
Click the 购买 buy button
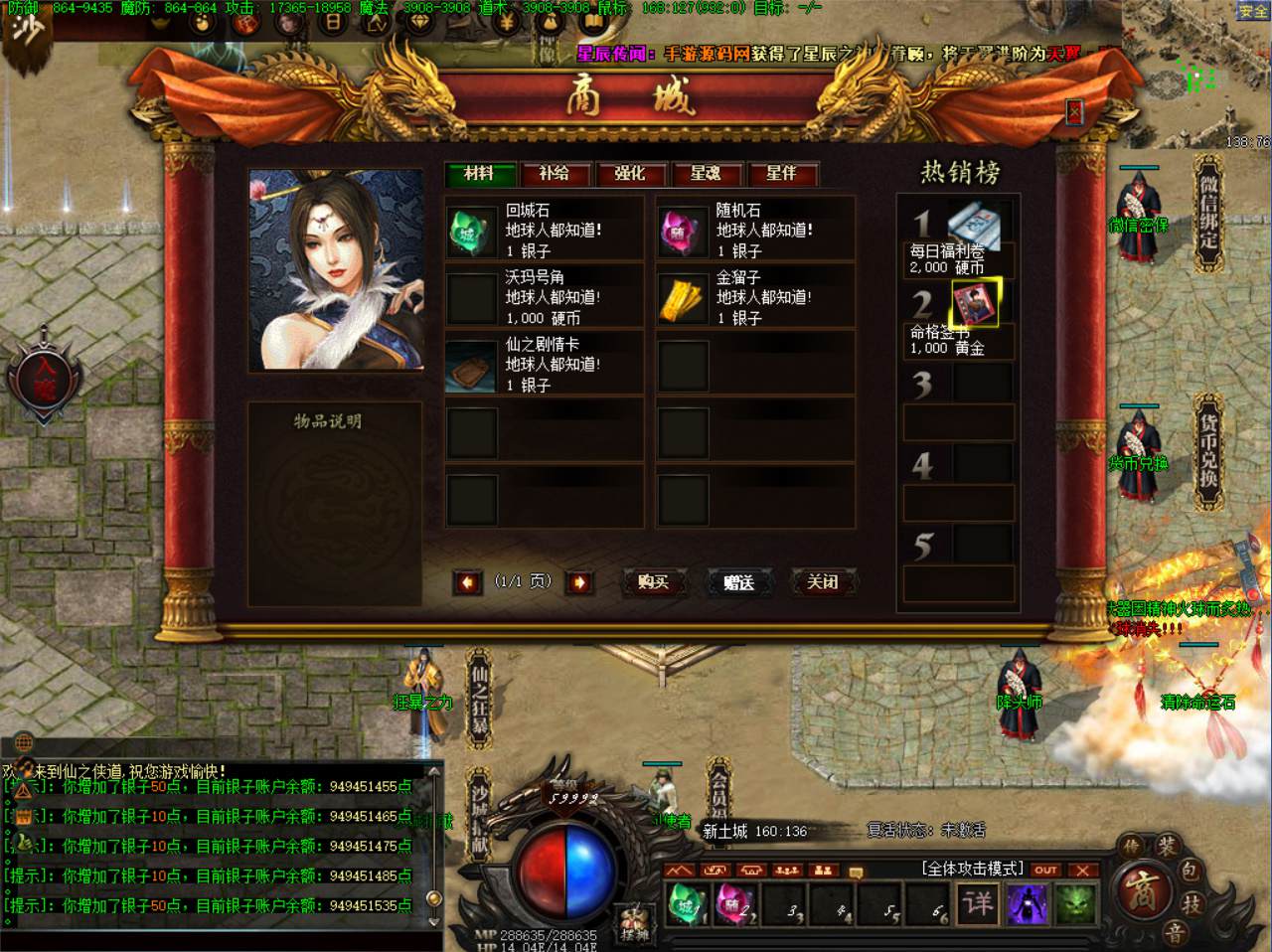[653, 582]
